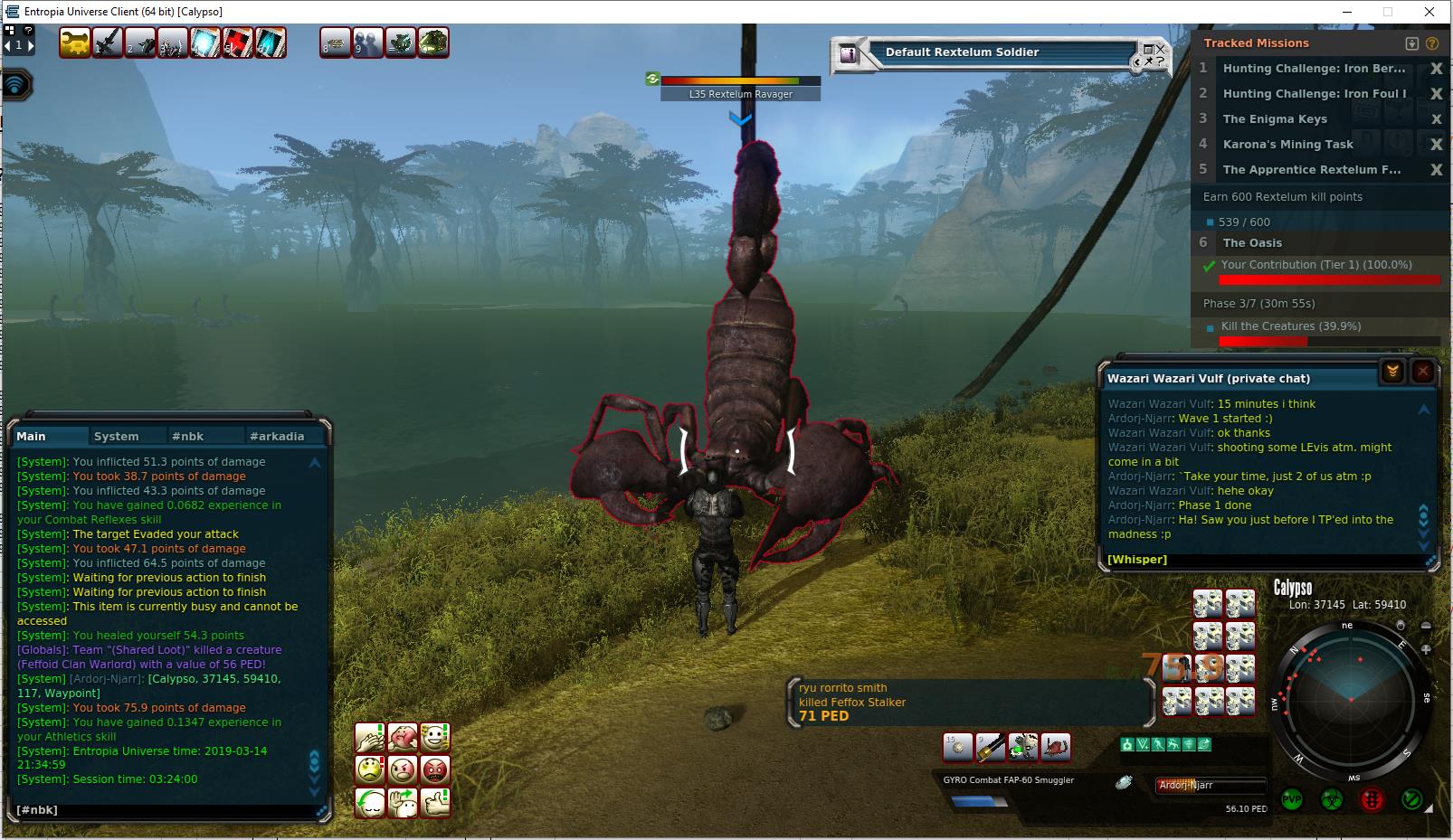Click the Whisper chat input field
The height and width of the screenshot is (840, 1453).
[x=1267, y=560]
